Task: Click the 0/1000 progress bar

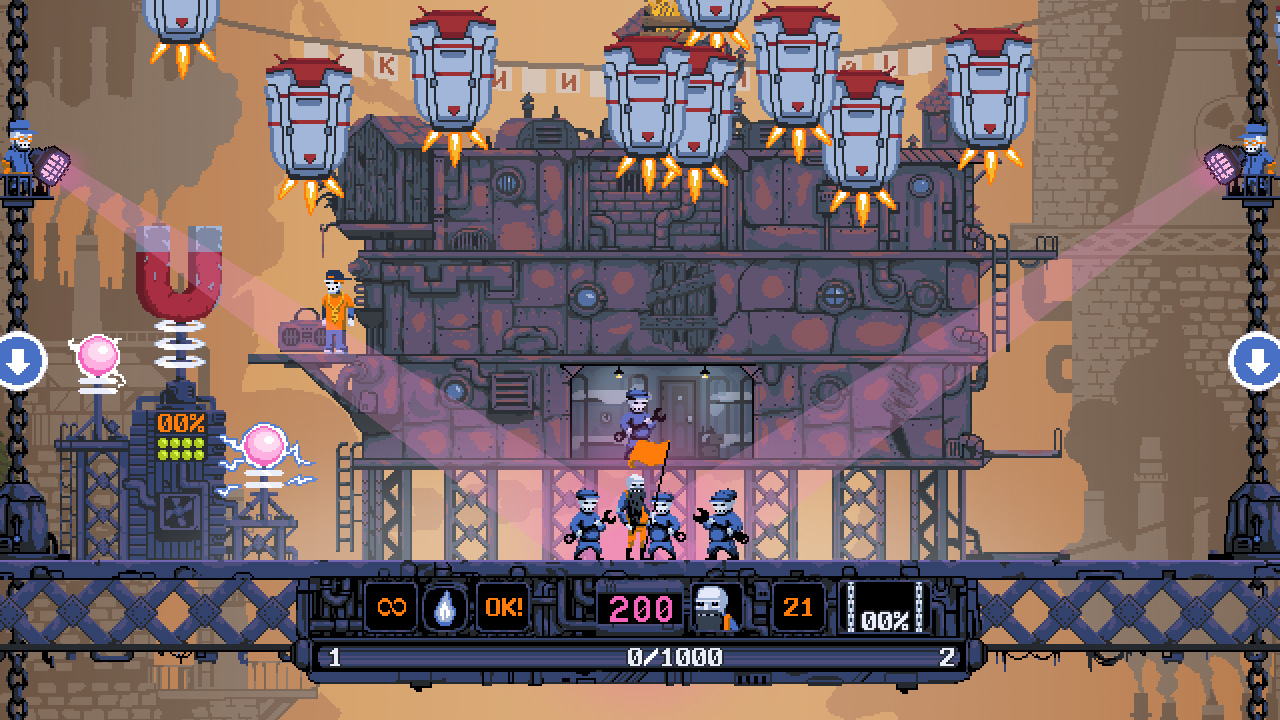Action: point(640,656)
